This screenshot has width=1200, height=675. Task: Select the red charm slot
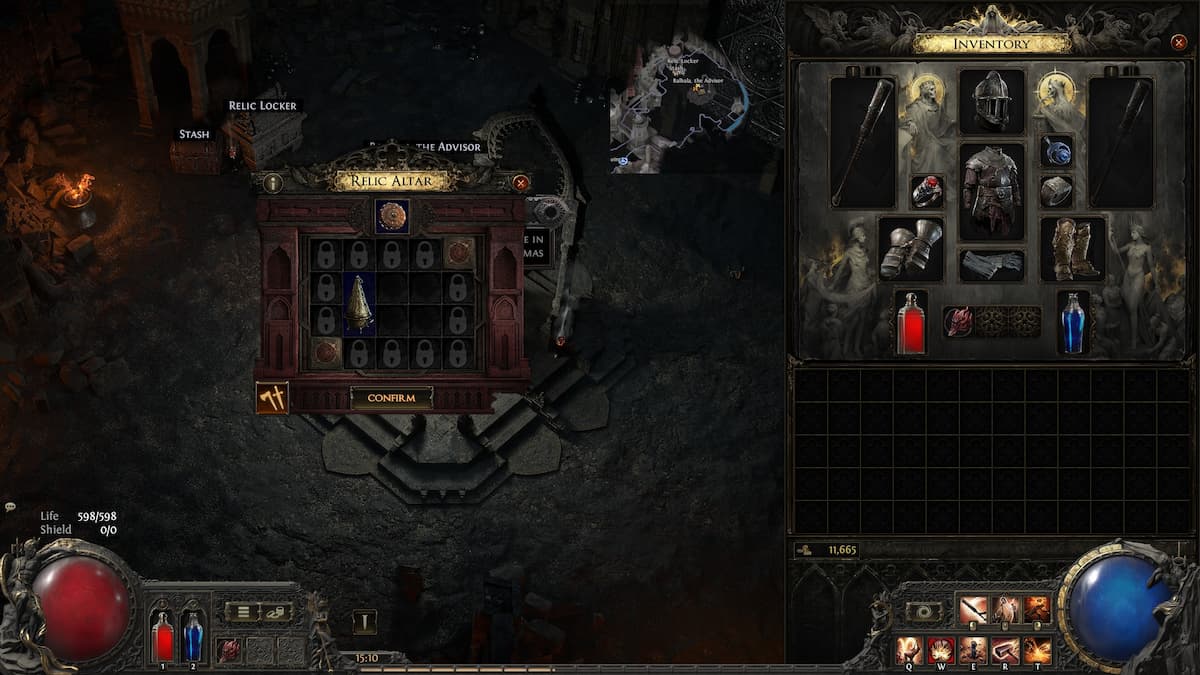pos(958,321)
